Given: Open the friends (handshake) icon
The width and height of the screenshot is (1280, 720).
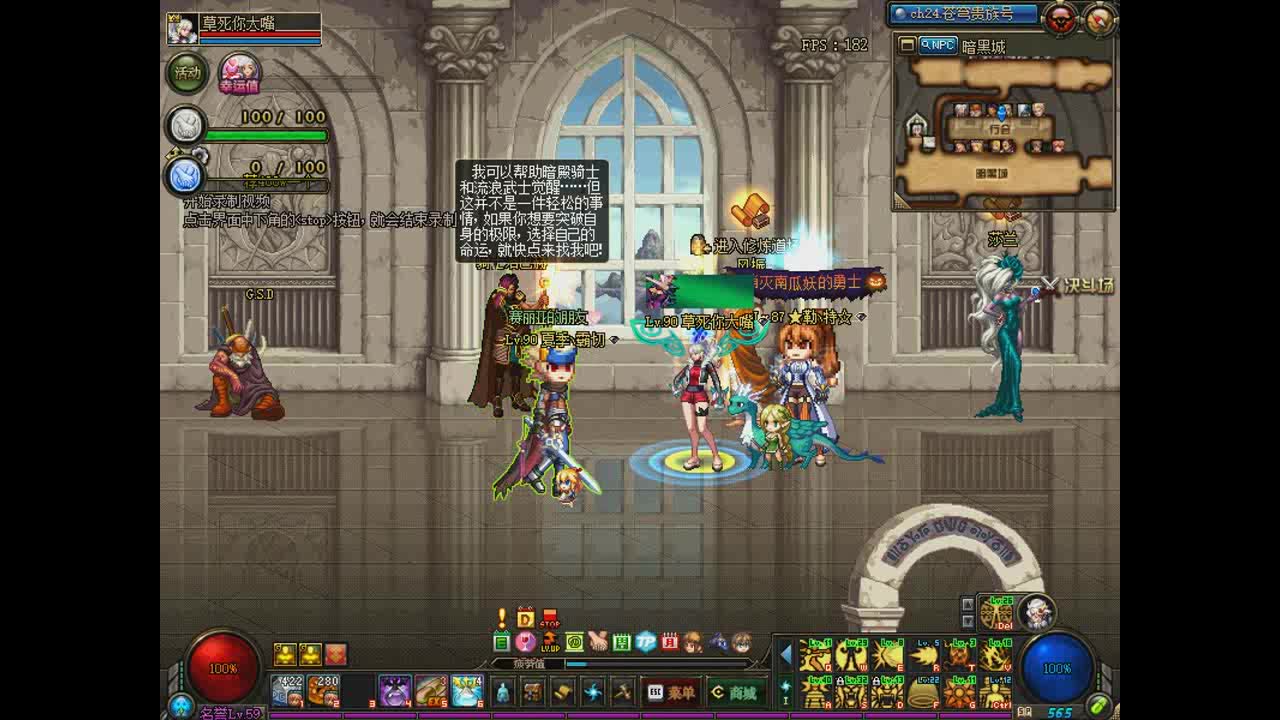Looking at the screenshot, I should (601, 643).
